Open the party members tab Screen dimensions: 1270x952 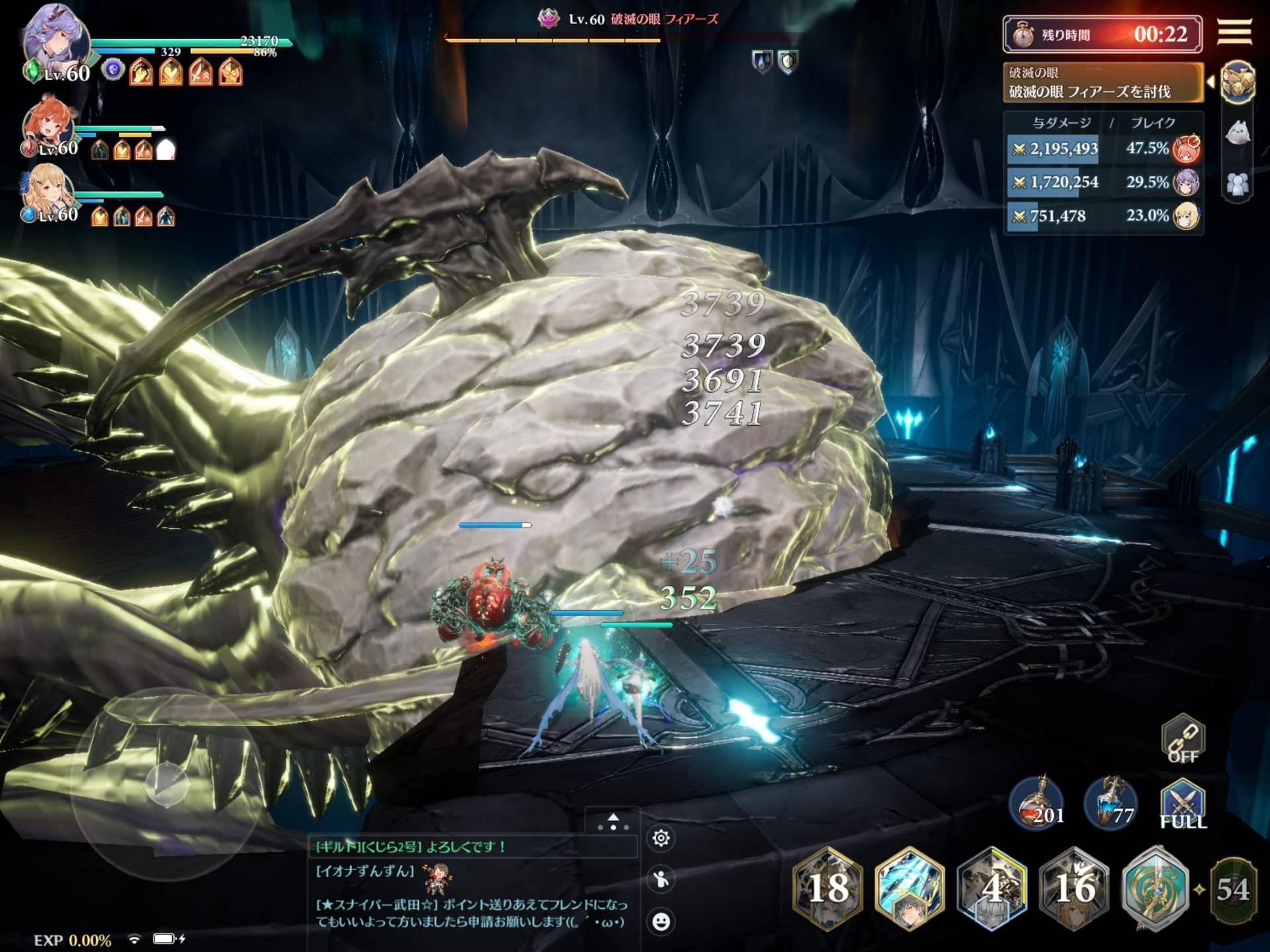click(x=1238, y=183)
